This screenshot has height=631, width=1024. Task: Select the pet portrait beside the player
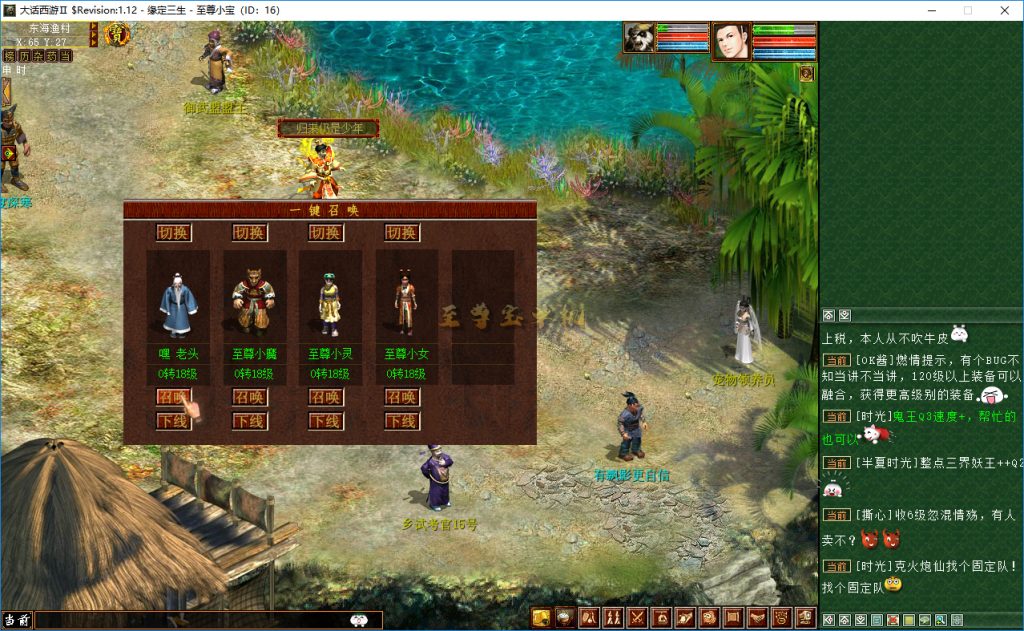[x=638, y=37]
